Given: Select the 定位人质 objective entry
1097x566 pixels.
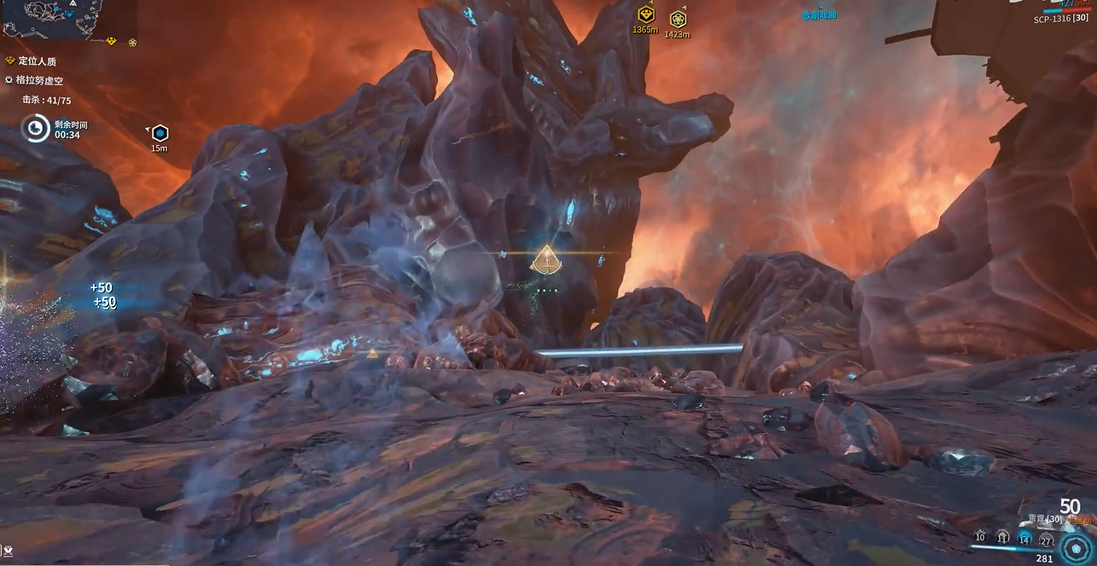Looking at the screenshot, I should 38,61.
